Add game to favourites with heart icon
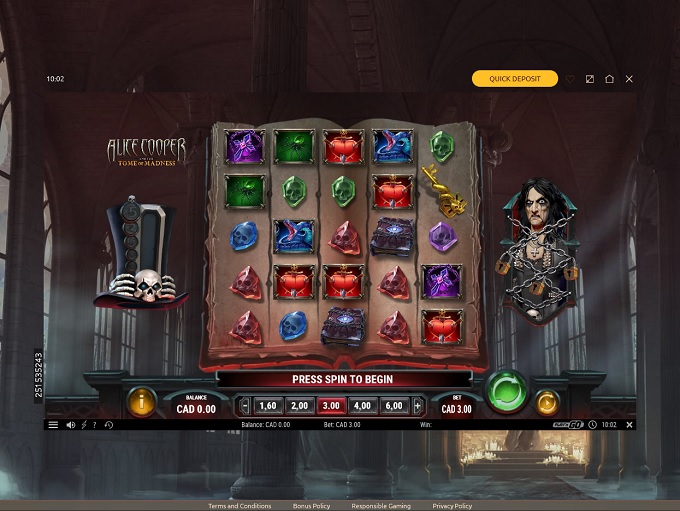Viewport: 680px width, 511px height. 571,79
